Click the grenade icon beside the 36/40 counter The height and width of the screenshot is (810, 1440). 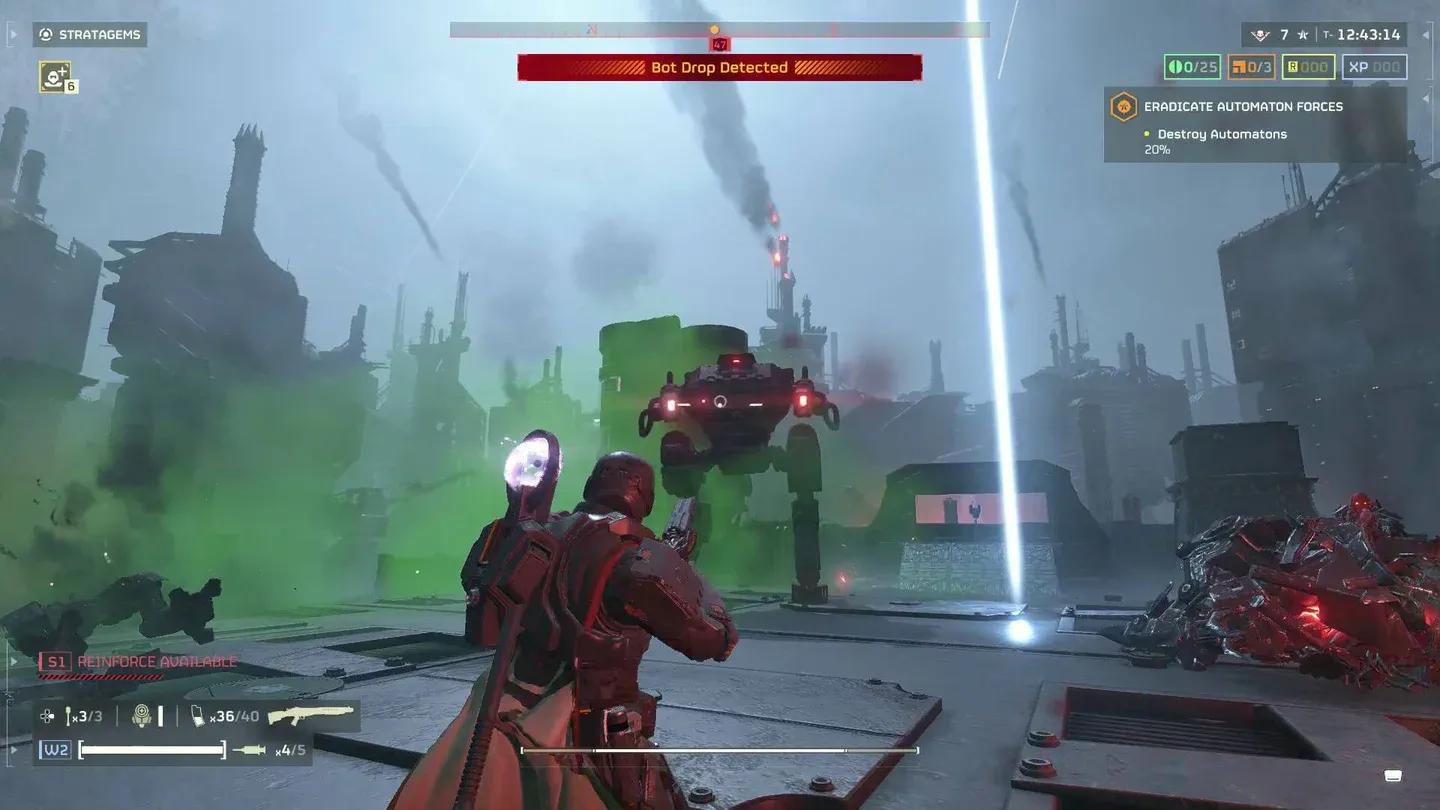click(x=197, y=715)
